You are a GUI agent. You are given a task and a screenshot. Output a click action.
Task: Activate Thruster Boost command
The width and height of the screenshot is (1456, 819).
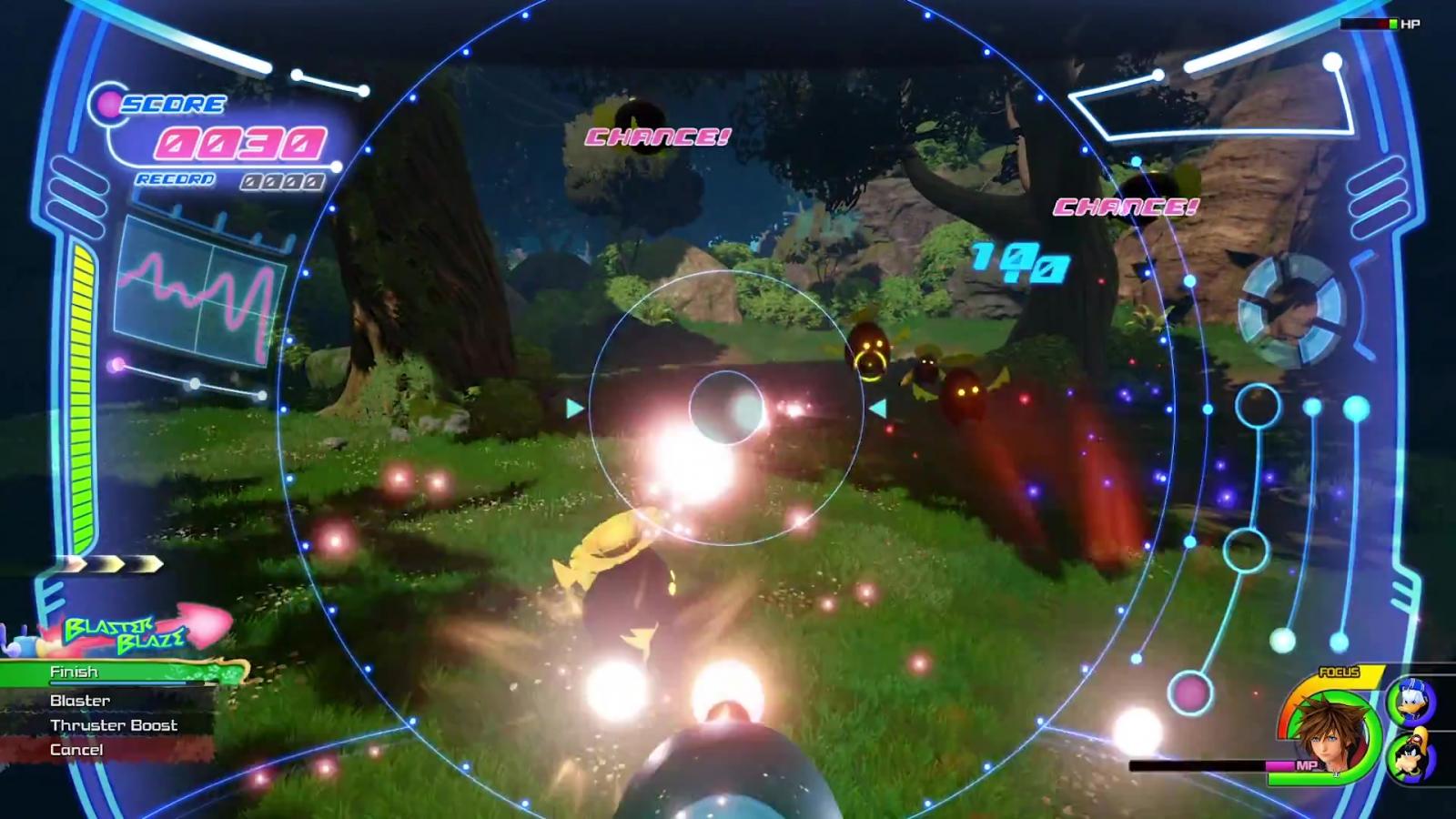click(x=114, y=725)
